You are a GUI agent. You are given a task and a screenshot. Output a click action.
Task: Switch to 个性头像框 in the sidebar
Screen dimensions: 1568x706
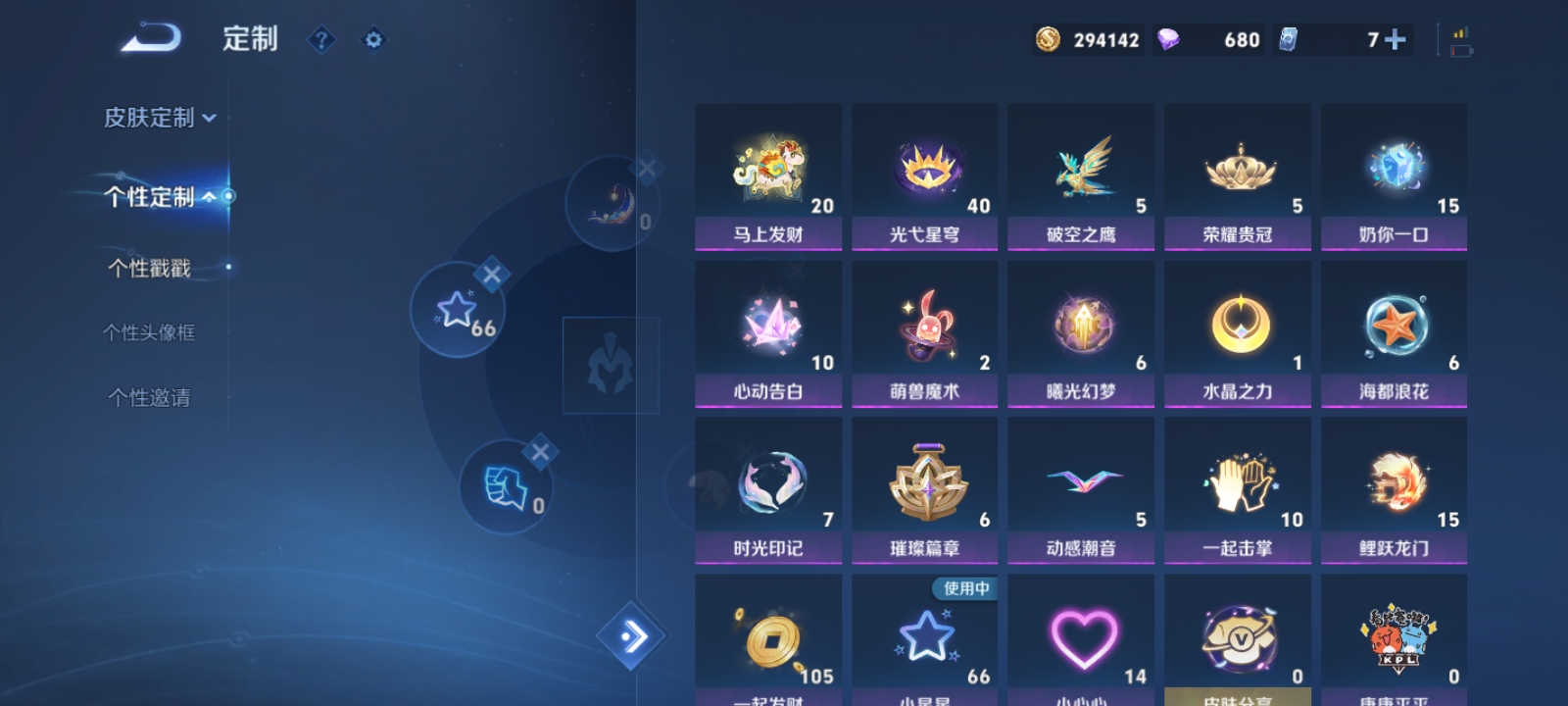coord(149,332)
